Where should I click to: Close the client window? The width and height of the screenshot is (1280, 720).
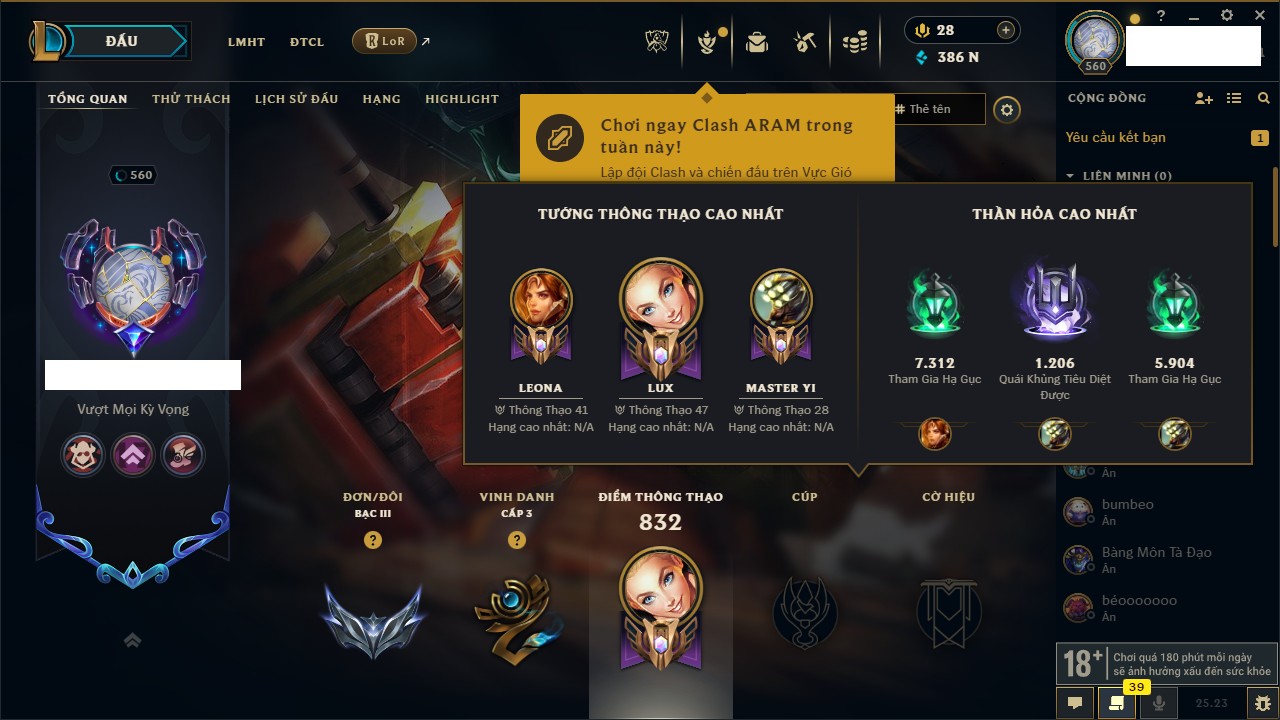1256,15
